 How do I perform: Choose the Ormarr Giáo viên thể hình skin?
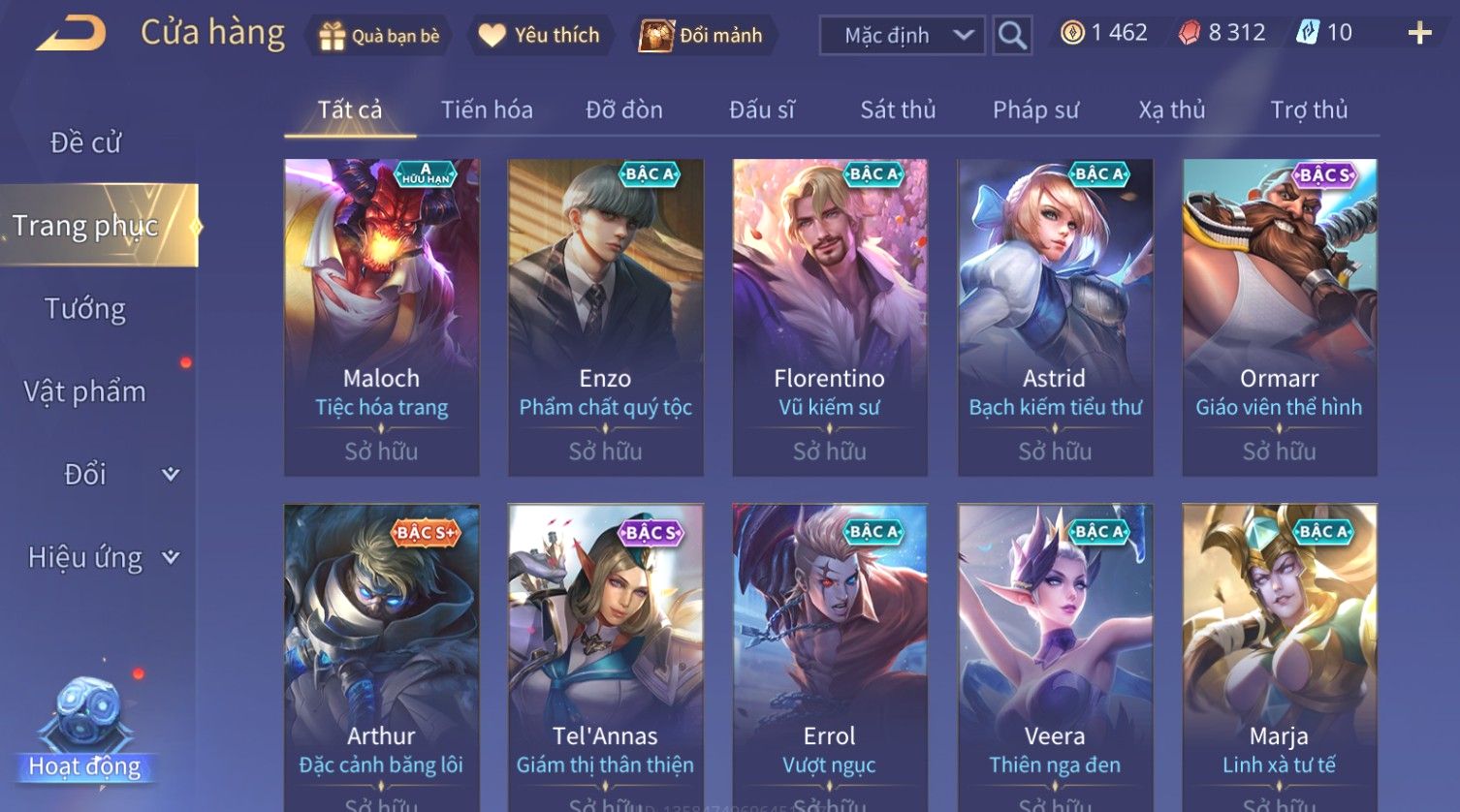[x=1279, y=317]
